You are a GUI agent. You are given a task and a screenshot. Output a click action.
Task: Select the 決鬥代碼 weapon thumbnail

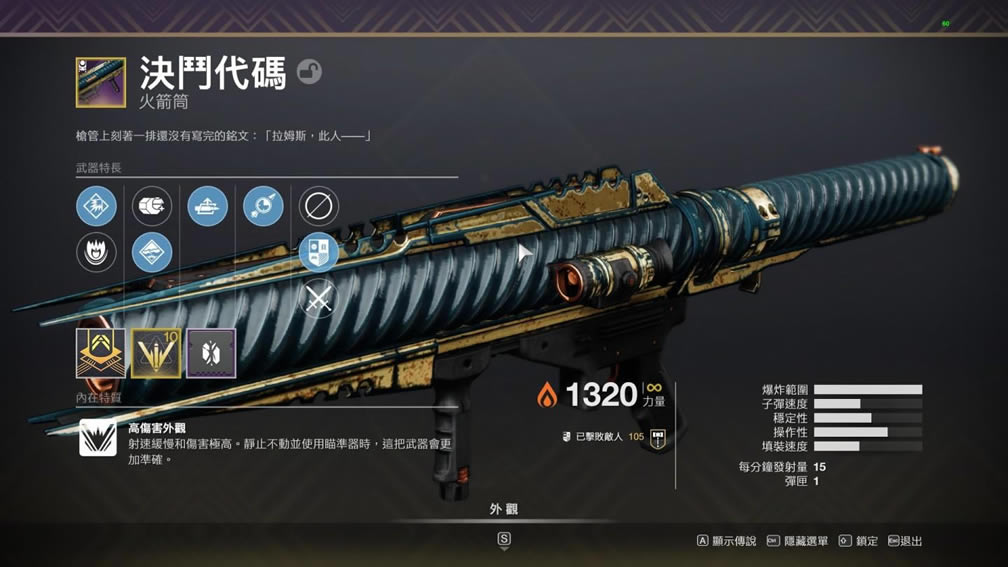pyautogui.click(x=100, y=83)
